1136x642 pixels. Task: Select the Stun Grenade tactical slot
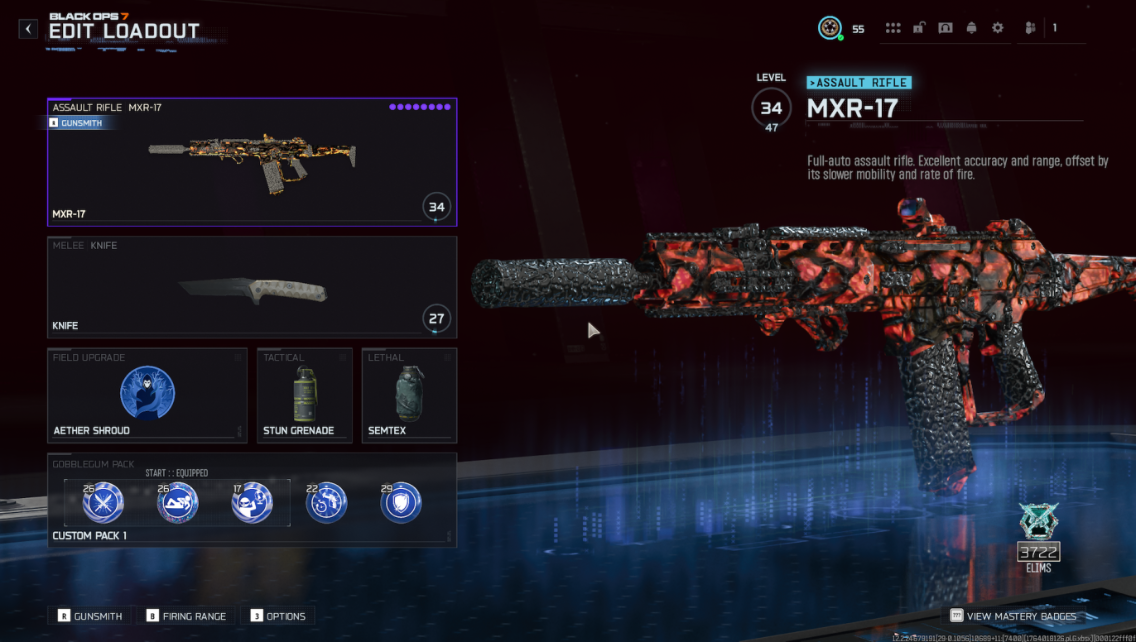304,394
